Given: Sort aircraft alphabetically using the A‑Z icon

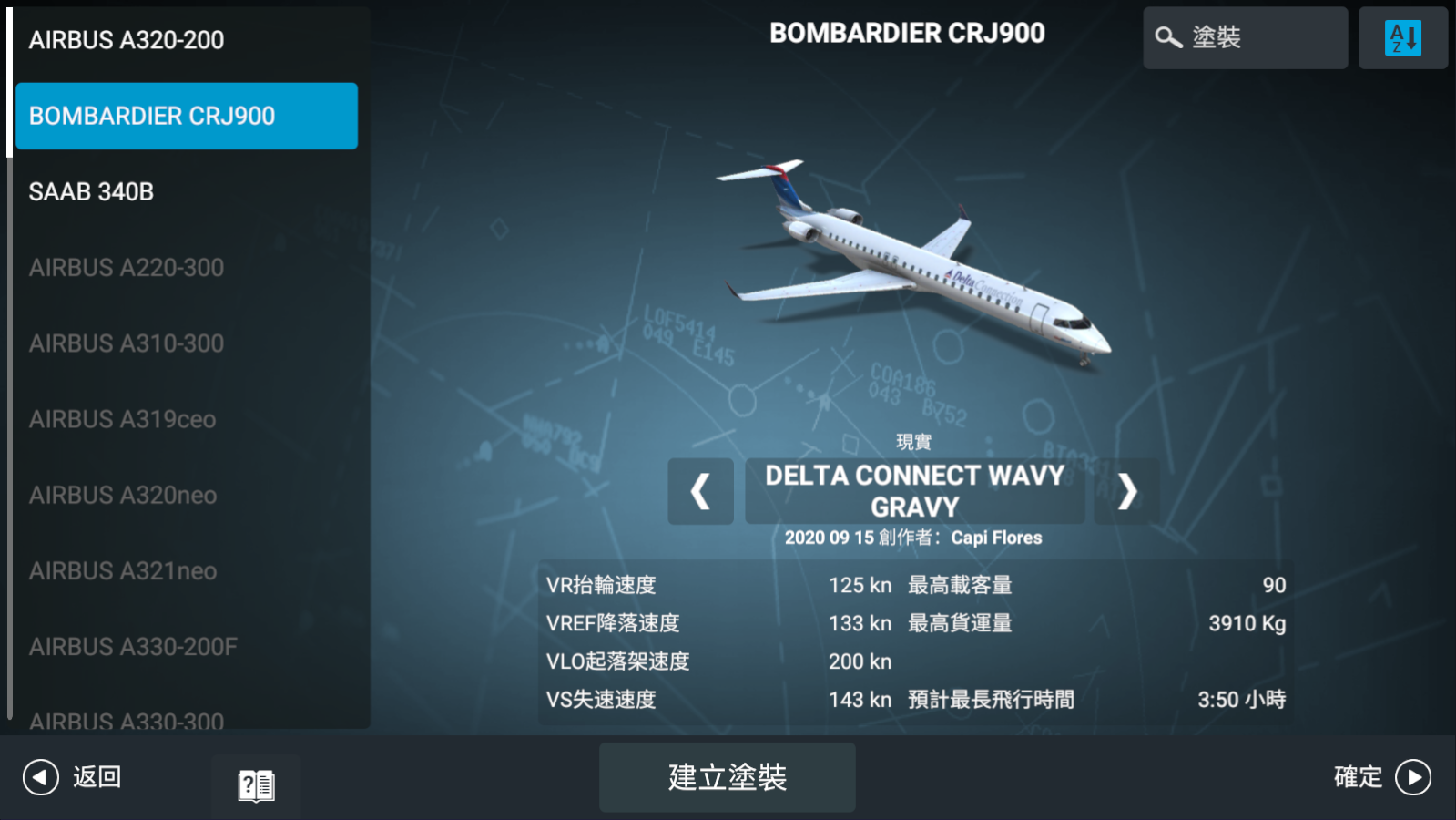Looking at the screenshot, I should pyautogui.click(x=1403, y=37).
